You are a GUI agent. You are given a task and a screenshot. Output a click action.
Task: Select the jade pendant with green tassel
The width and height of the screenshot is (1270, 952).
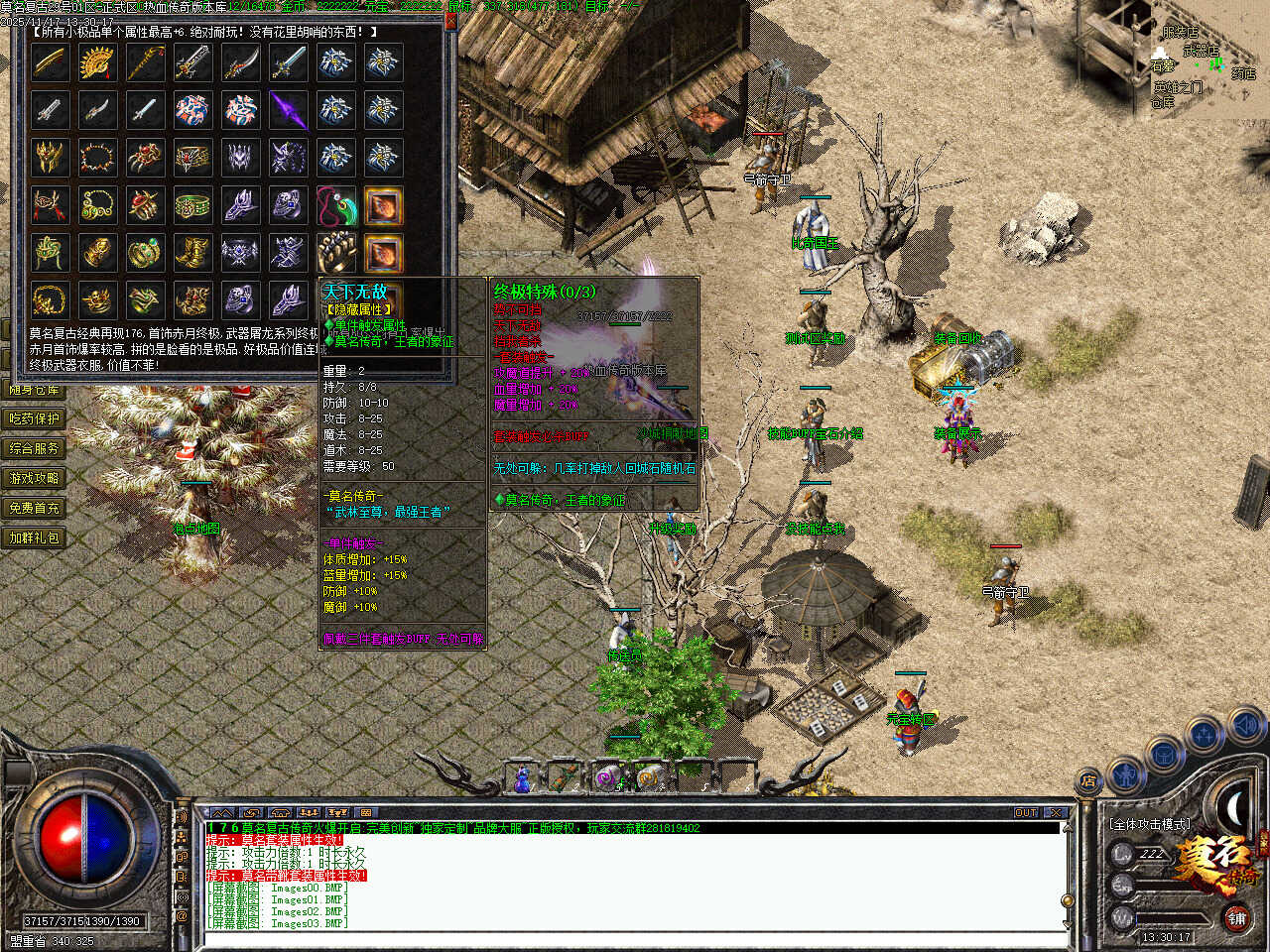(x=335, y=206)
